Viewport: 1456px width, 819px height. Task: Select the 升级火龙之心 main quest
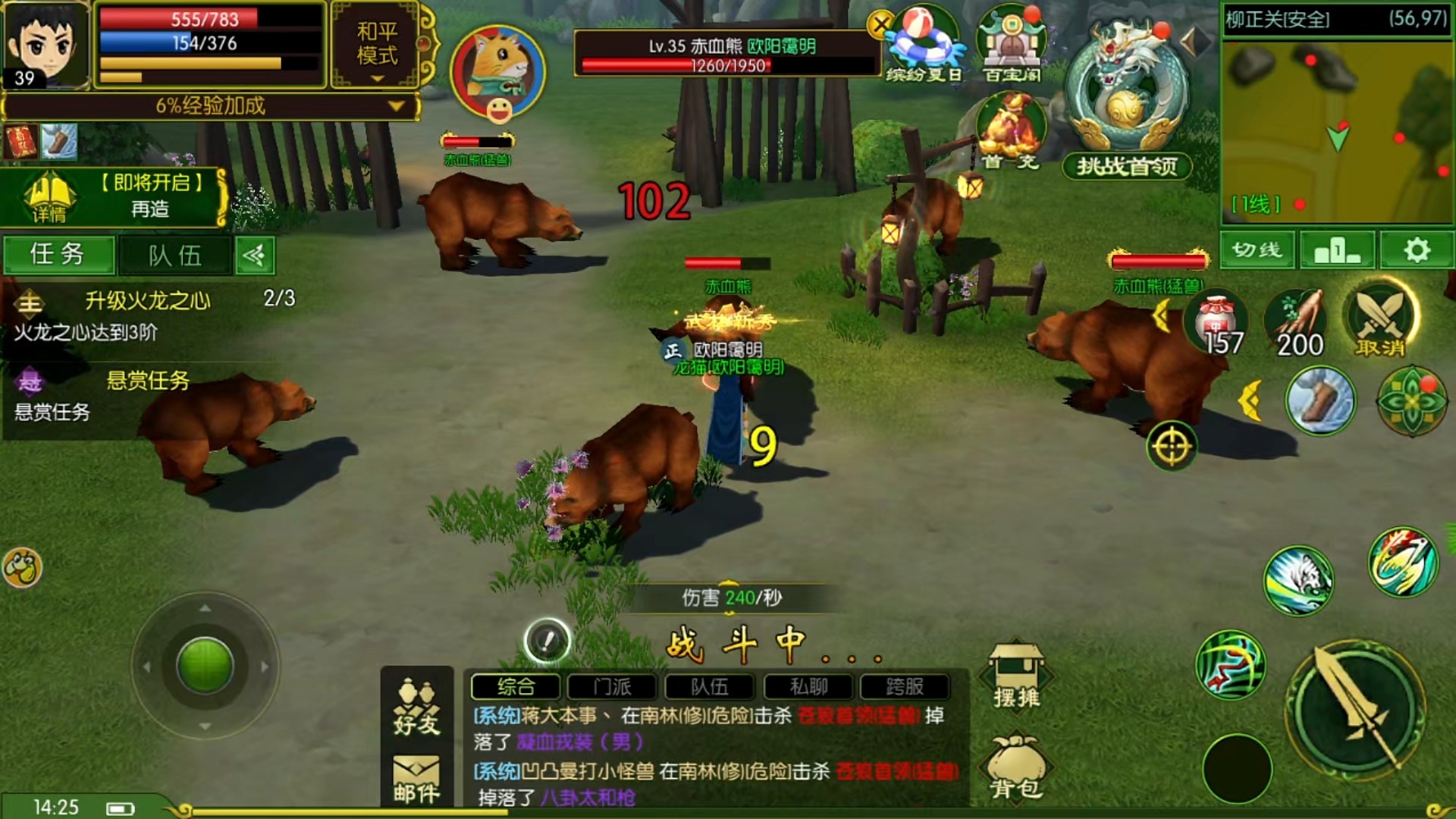click(x=148, y=301)
